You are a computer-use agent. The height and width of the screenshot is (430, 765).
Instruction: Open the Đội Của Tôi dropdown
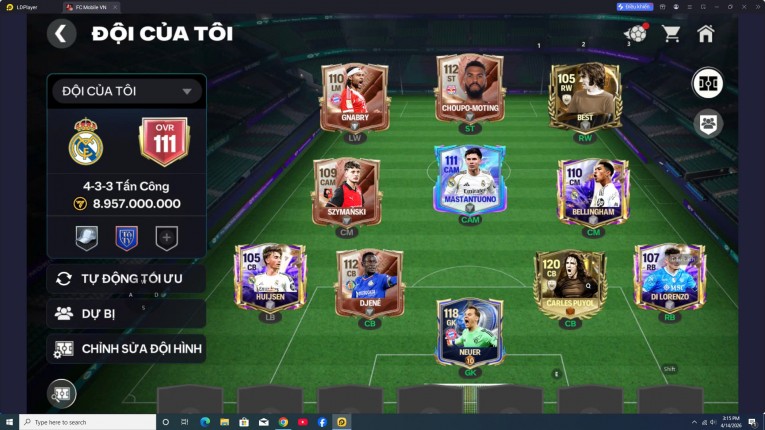[x=126, y=92]
